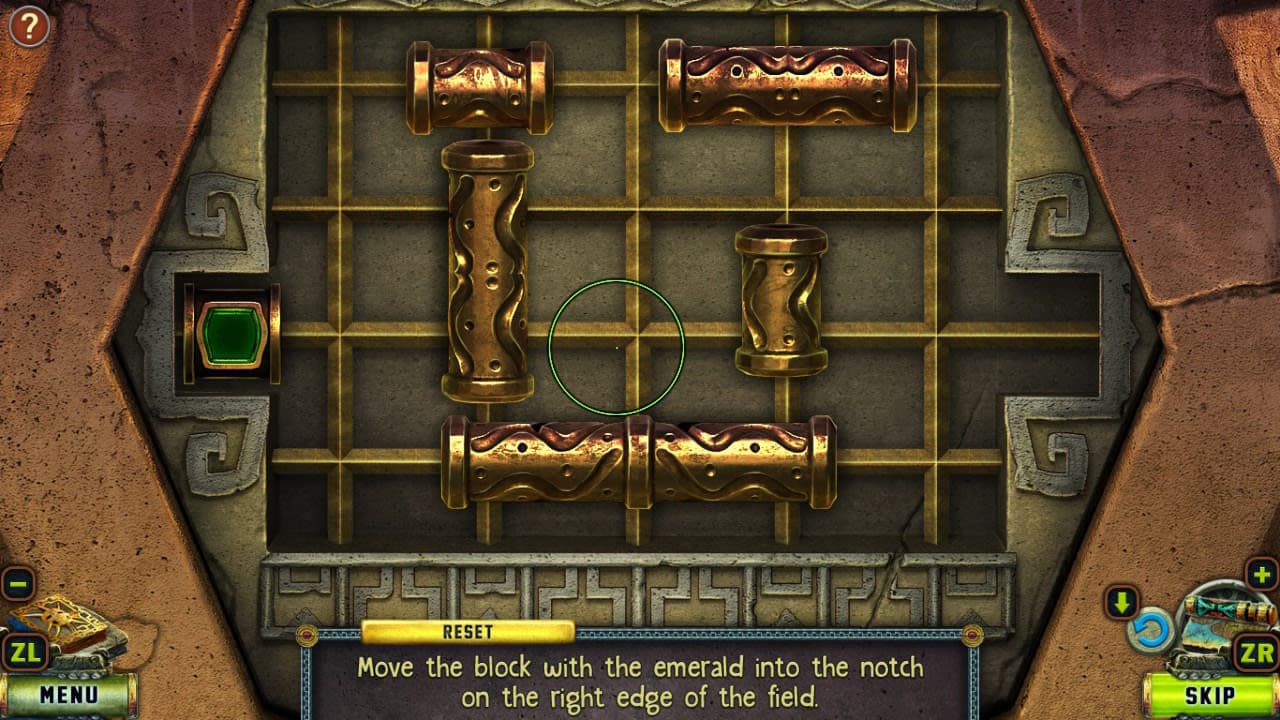
Task: Click the long horizontal cylinder at the top right
Action: pos(785,83)
